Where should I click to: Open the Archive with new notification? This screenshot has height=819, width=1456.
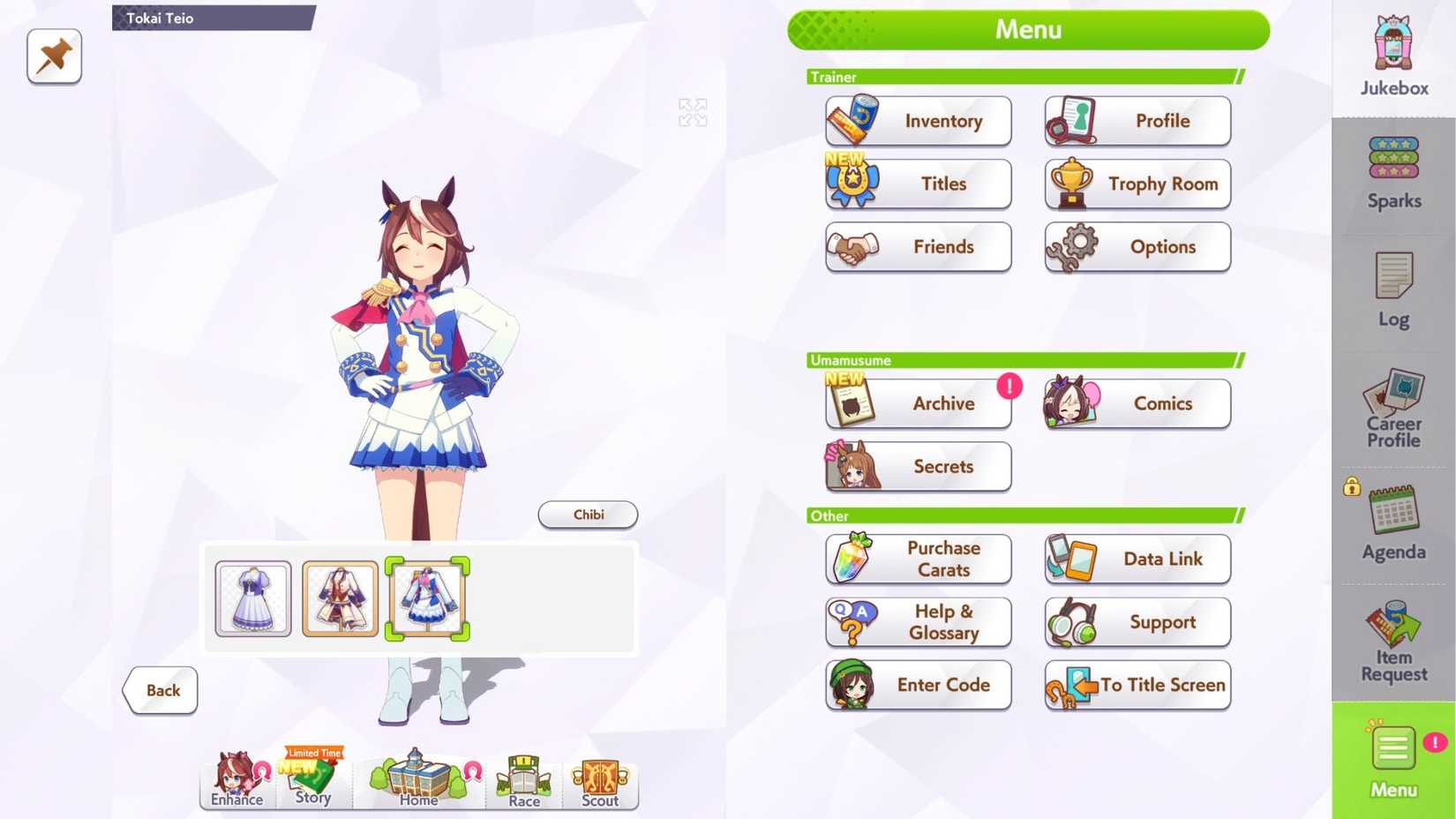[918, 402]
